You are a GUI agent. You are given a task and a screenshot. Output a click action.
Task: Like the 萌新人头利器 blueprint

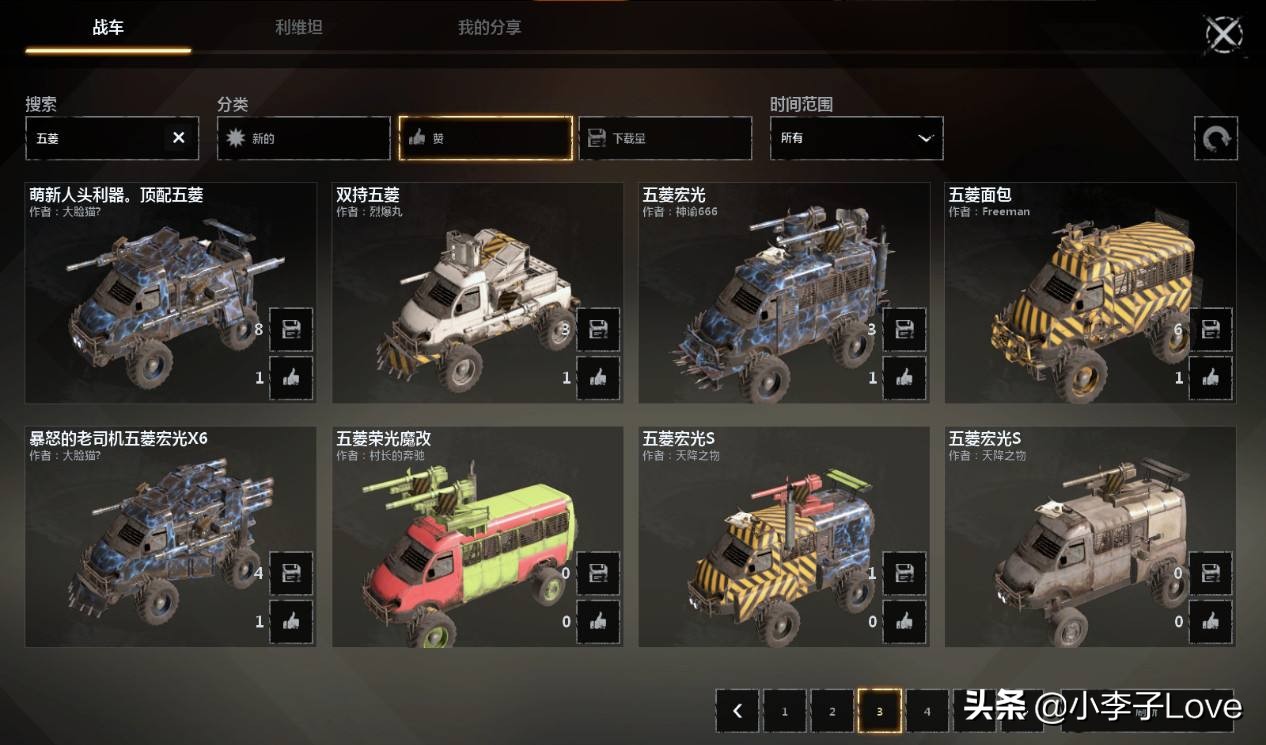pos(291,378)
